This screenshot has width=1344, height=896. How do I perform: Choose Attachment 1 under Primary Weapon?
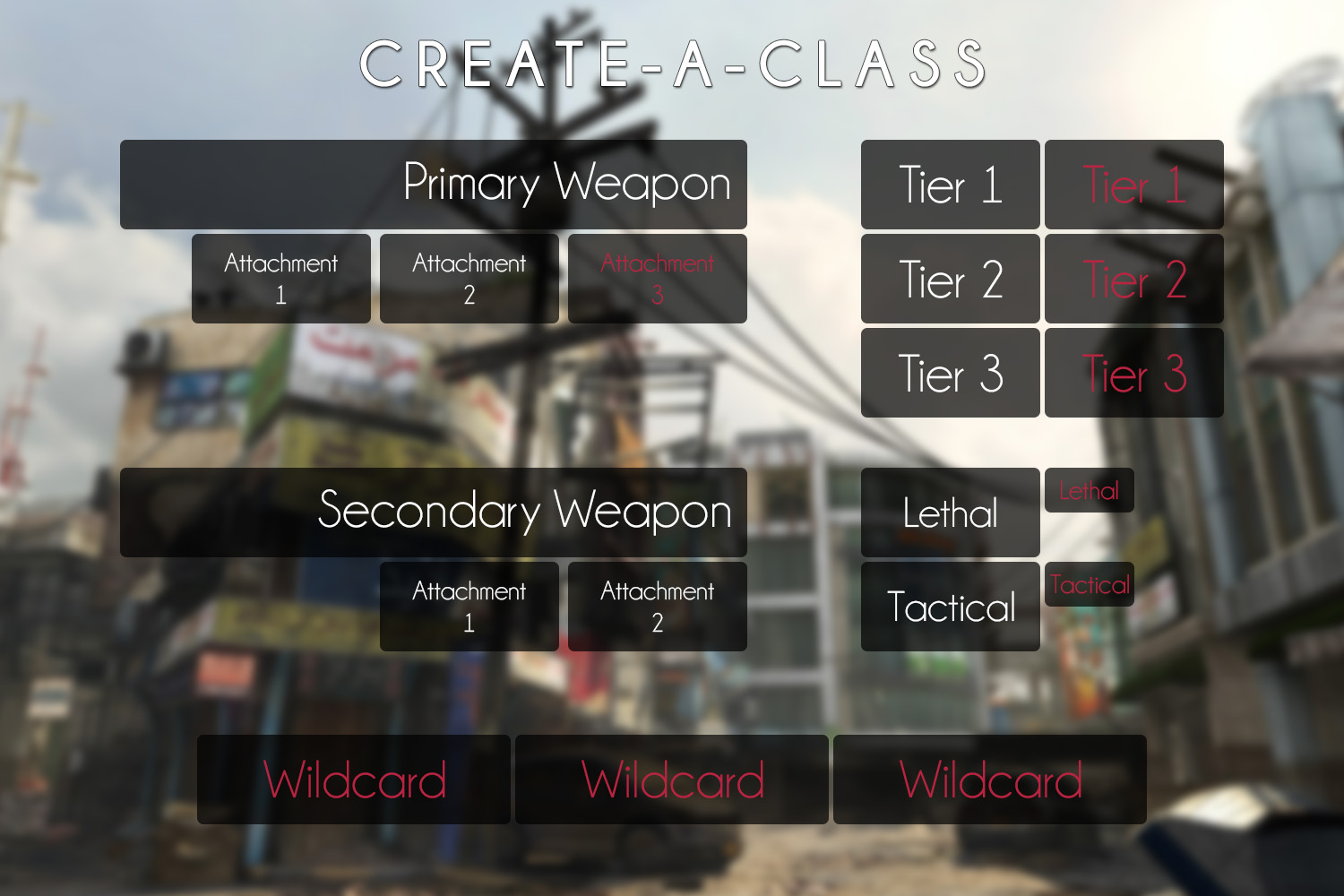(281, 279)
